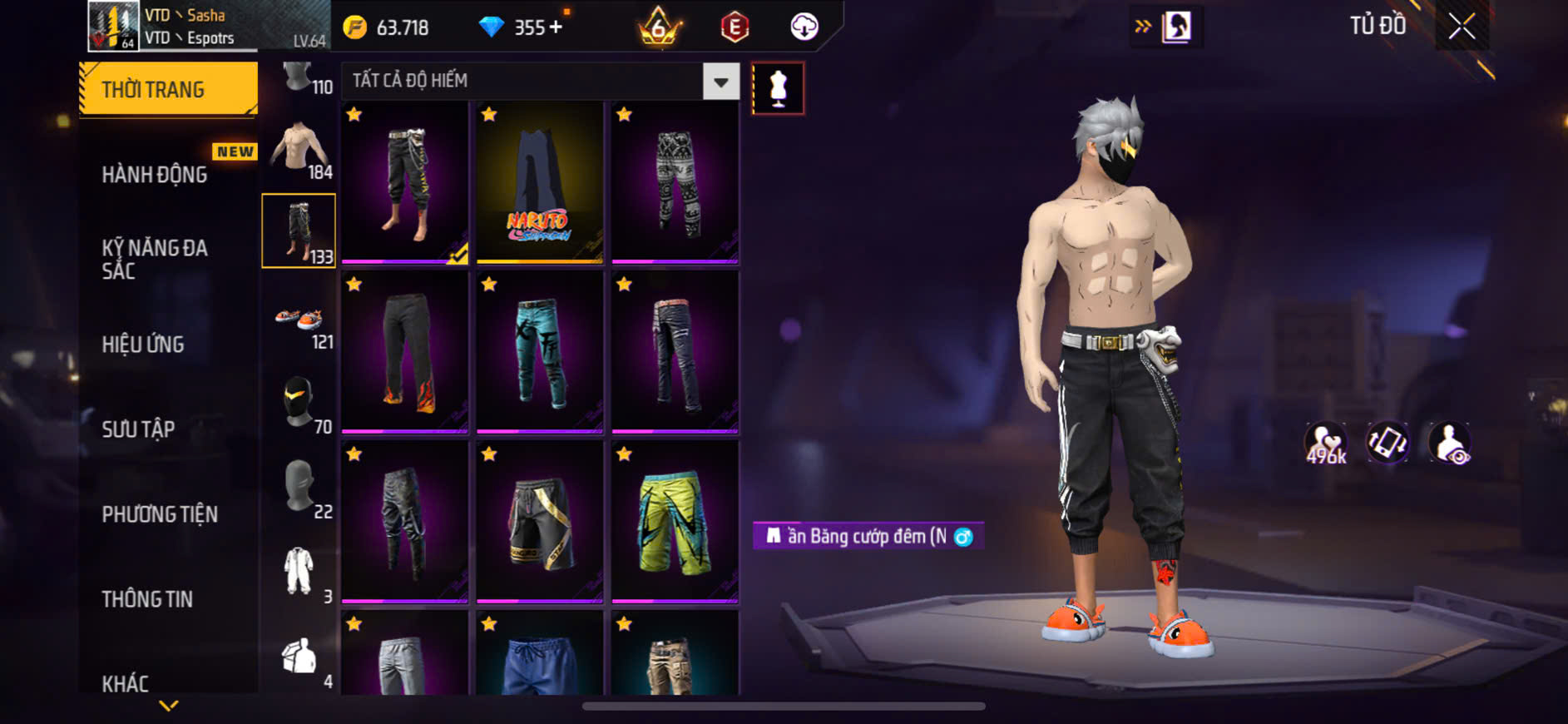
Task: Toggle the character view eye icon
Action: coord(1449,443)
